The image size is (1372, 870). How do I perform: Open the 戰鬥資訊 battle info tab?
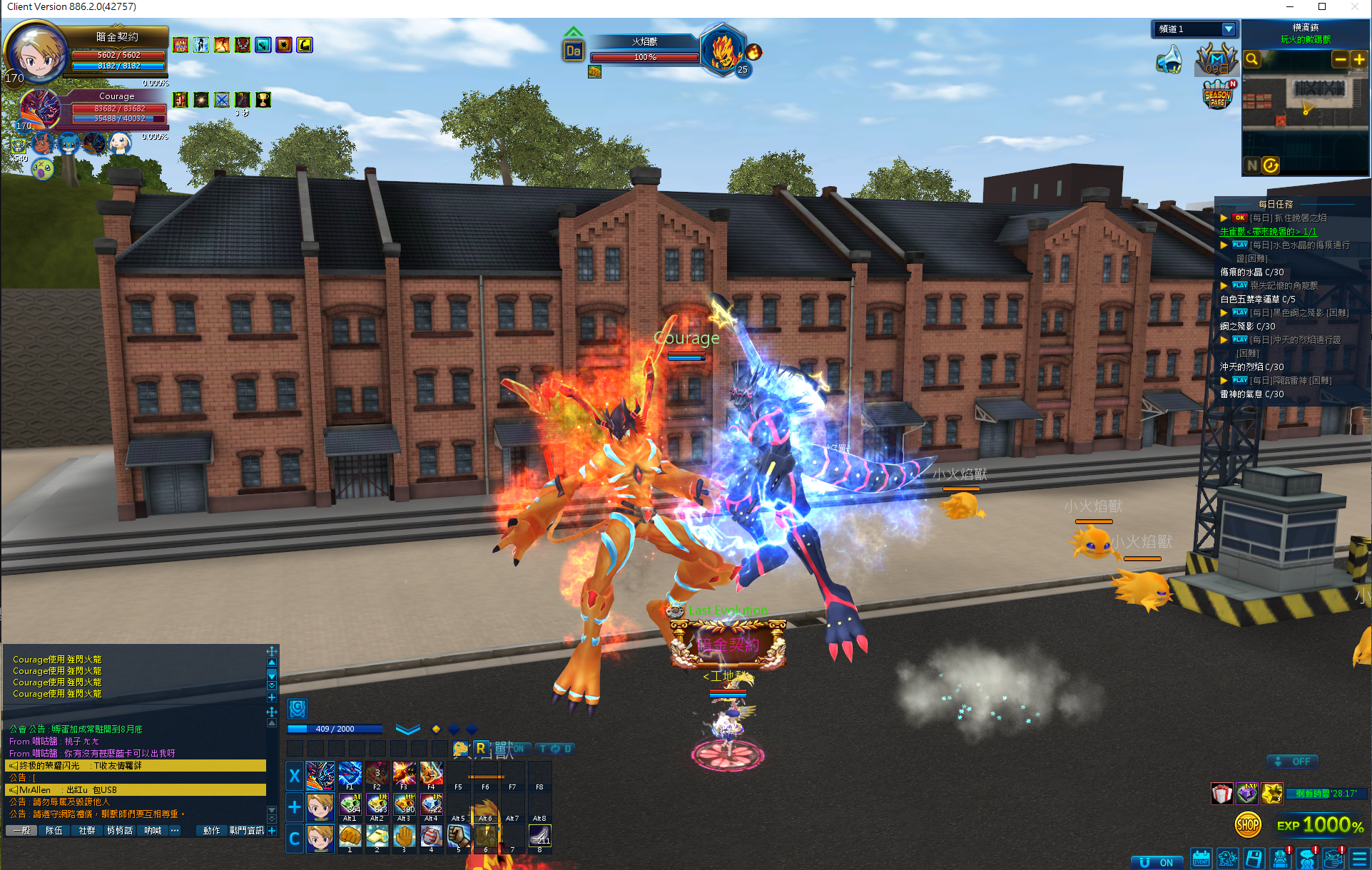click(246, 831)
